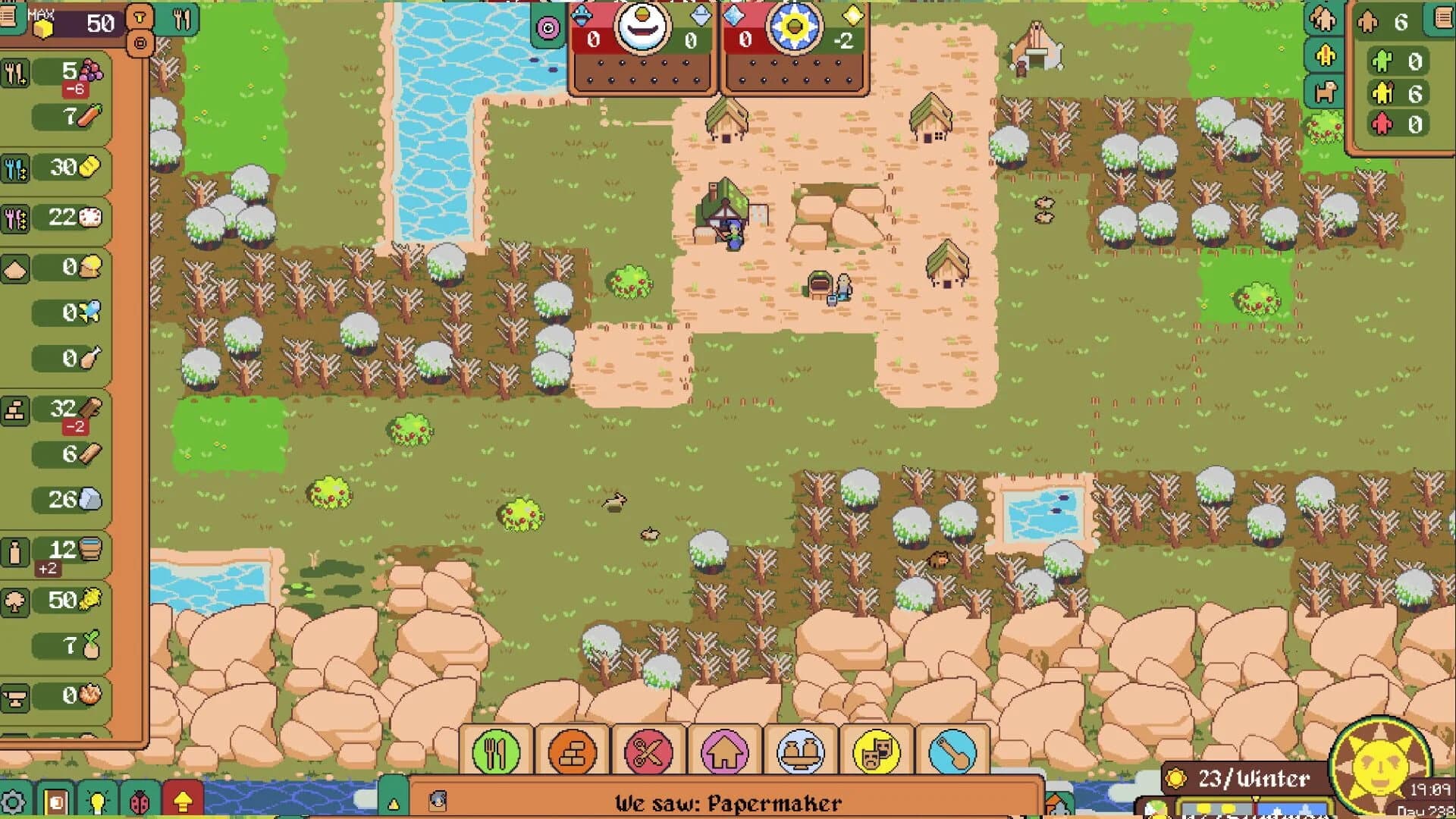This screenshot has height=819, width=1456.
Task: Select the house building category
Action: (723, 751)
